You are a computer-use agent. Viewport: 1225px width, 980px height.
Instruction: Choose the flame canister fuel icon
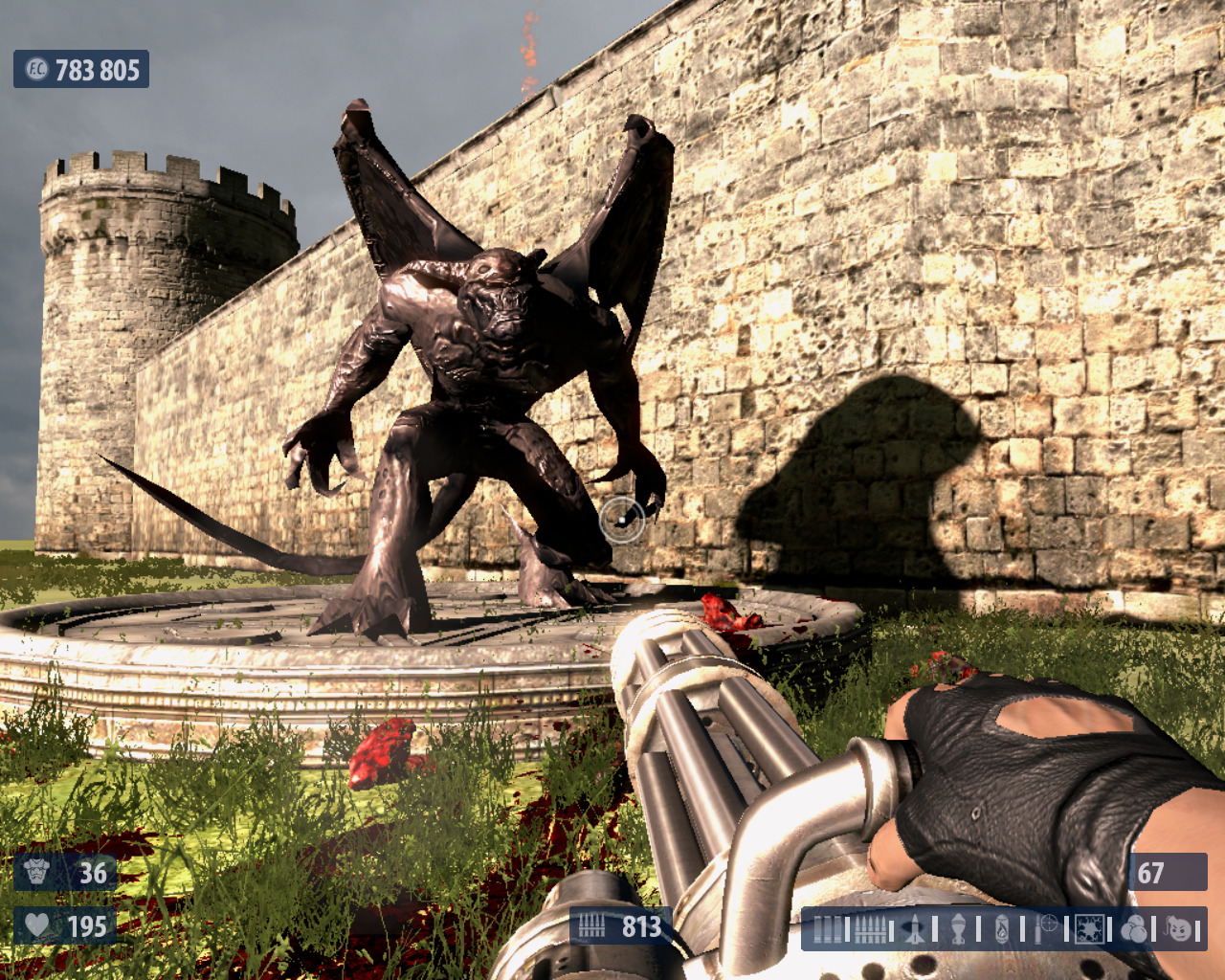(x=1002, y=928)
